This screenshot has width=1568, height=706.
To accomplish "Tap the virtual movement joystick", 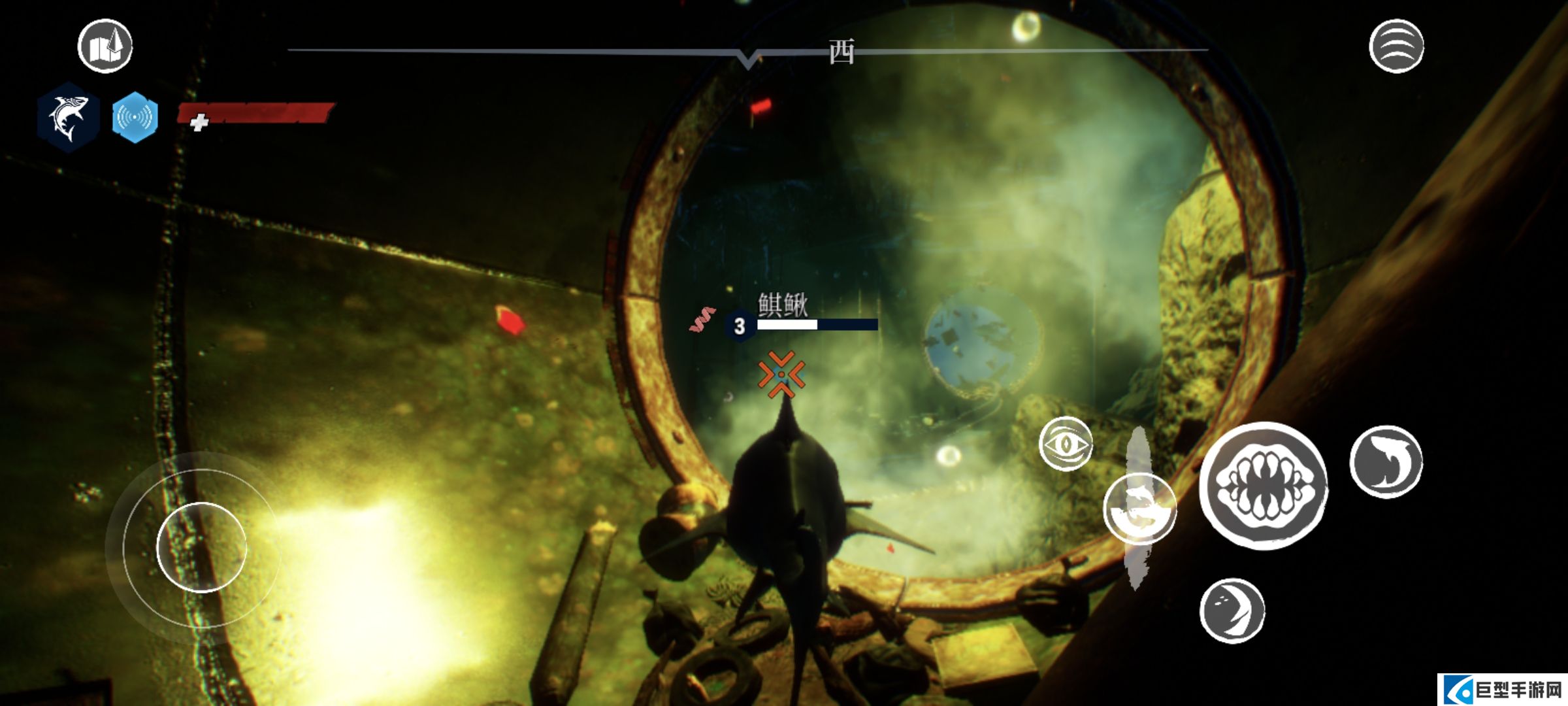I will pos(202,547).
